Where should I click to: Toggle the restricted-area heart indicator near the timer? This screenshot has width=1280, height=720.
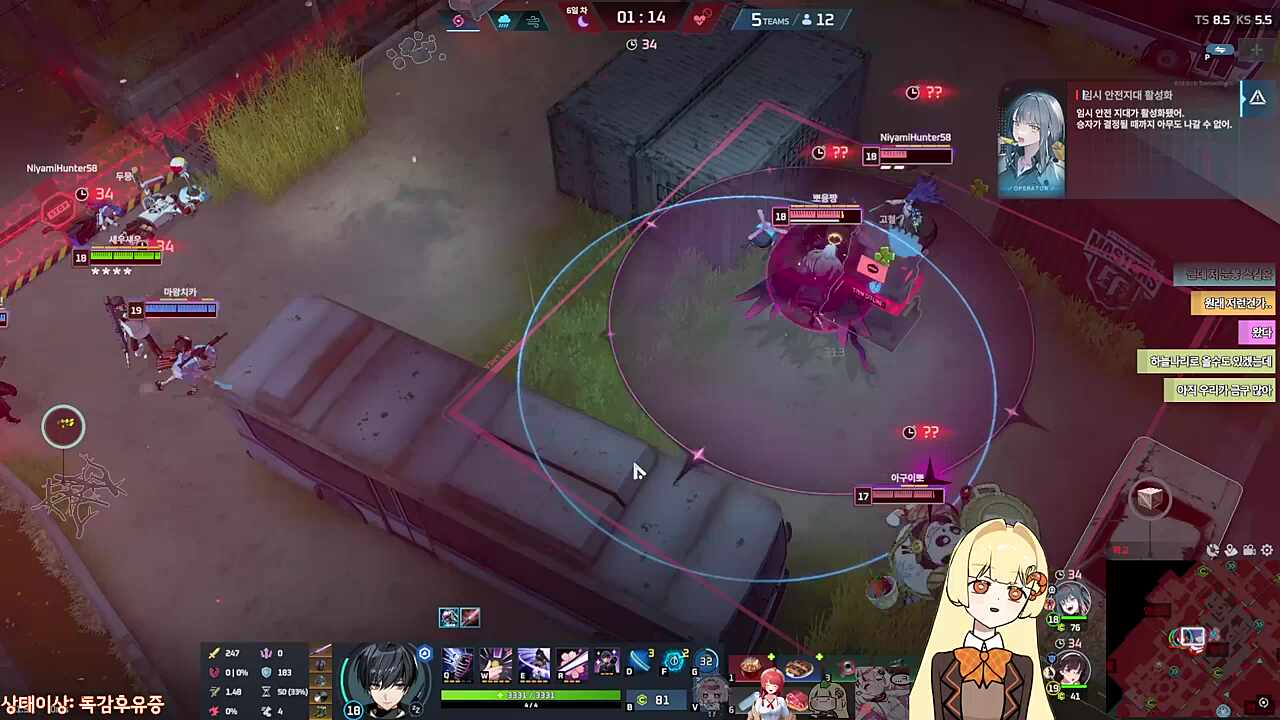[702, 19]
